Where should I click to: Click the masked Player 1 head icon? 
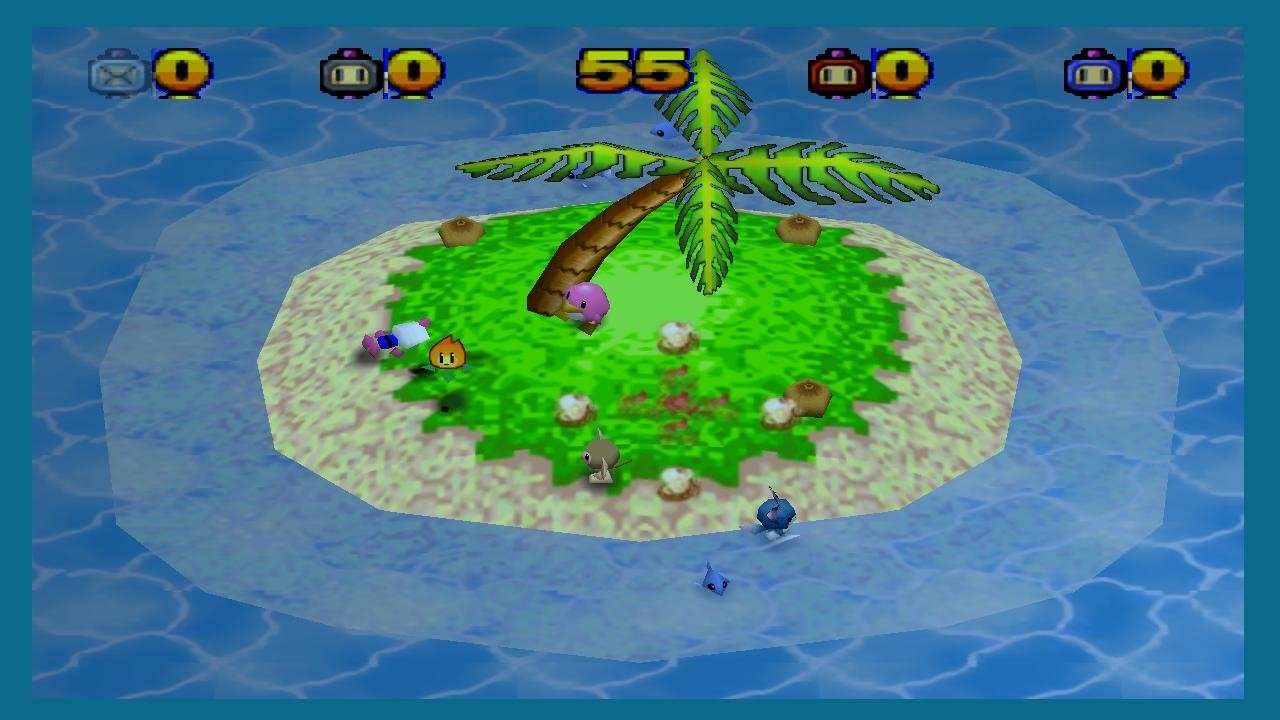(x=117, y=75)
